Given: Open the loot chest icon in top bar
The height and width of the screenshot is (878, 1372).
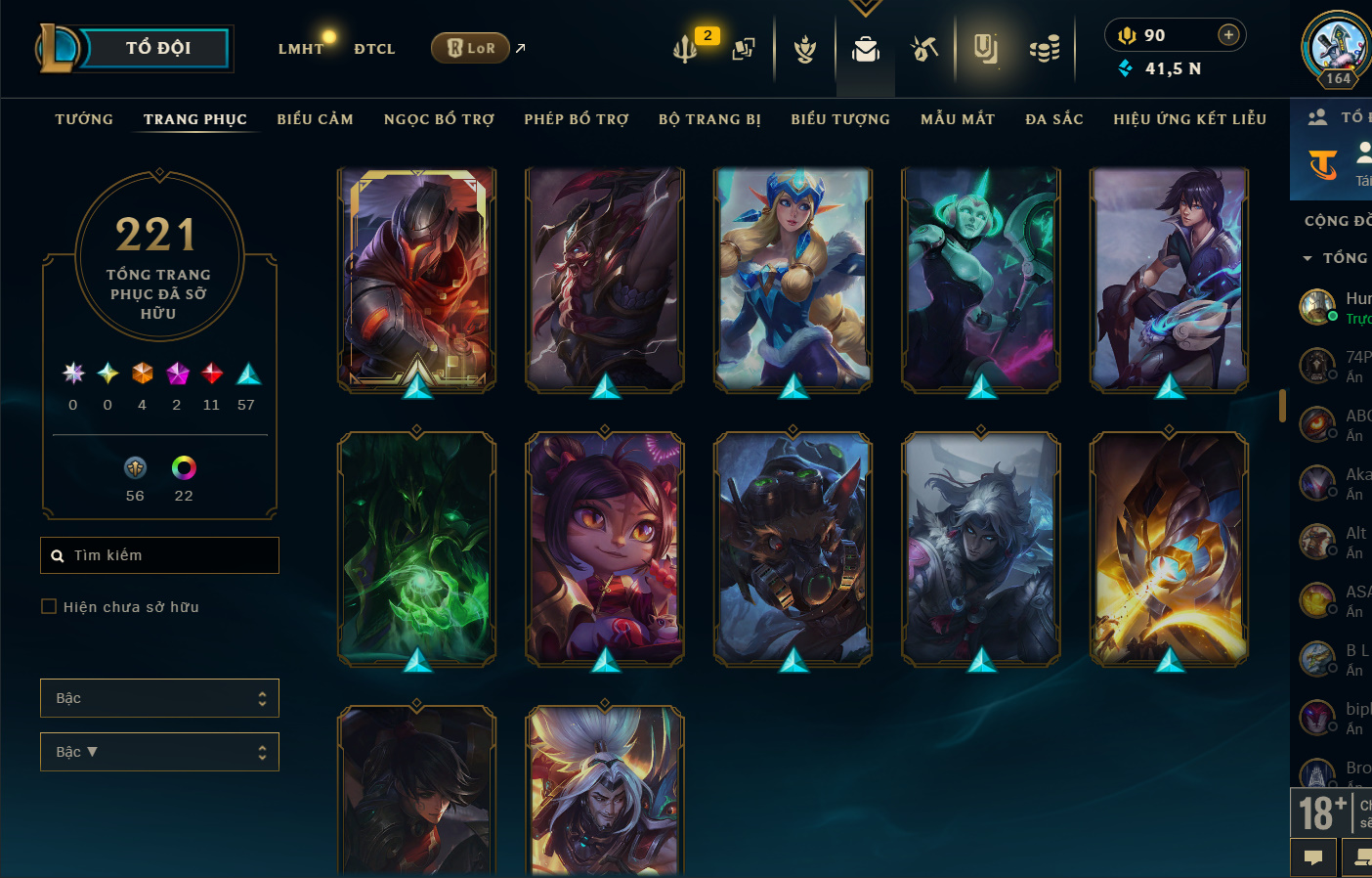Looking at the screenshot, I should (x=1044, y=48).
